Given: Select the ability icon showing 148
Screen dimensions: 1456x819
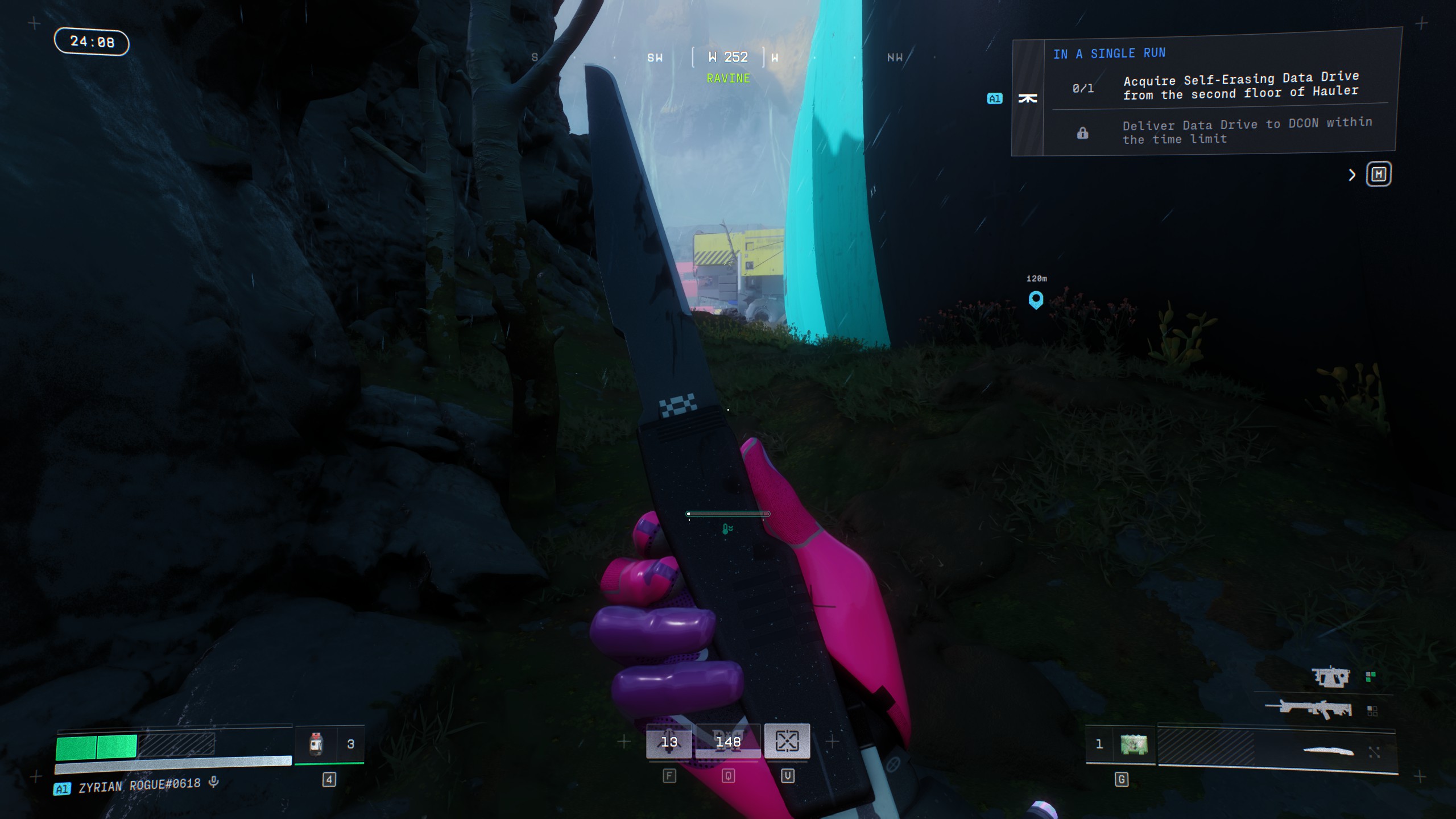Looking at the screenshot, I should pyautogui.click(x=728, y=742).
